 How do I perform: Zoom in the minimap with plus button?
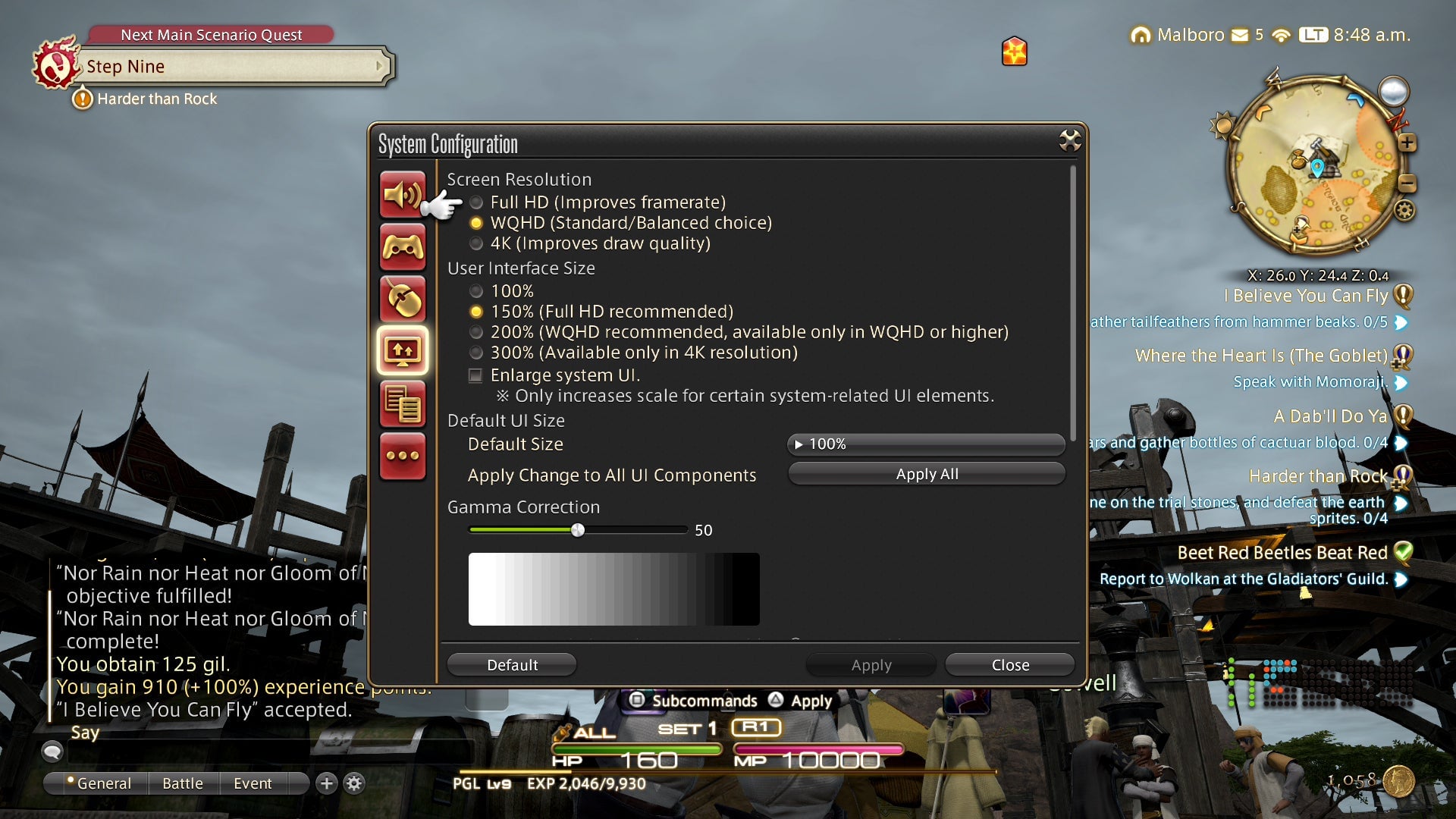point(1407,143)
